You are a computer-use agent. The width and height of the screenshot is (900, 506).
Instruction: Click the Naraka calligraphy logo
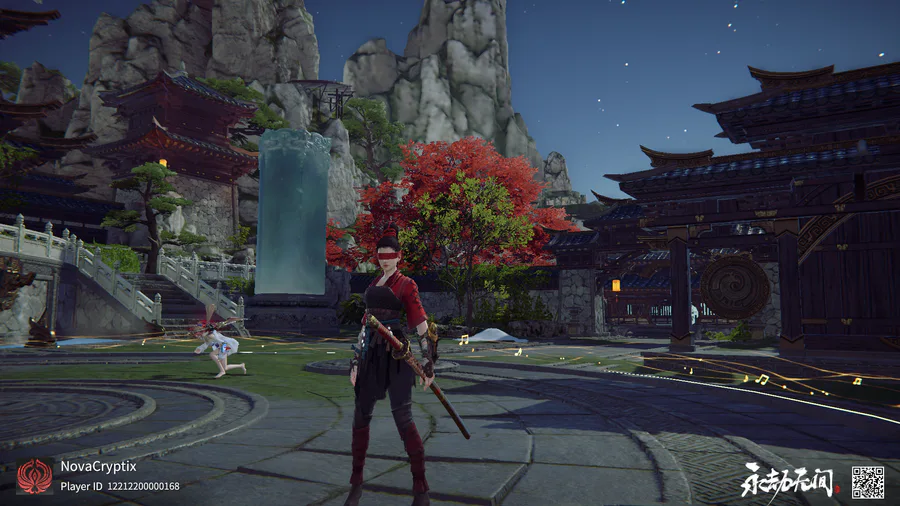(x=787, y=482)
